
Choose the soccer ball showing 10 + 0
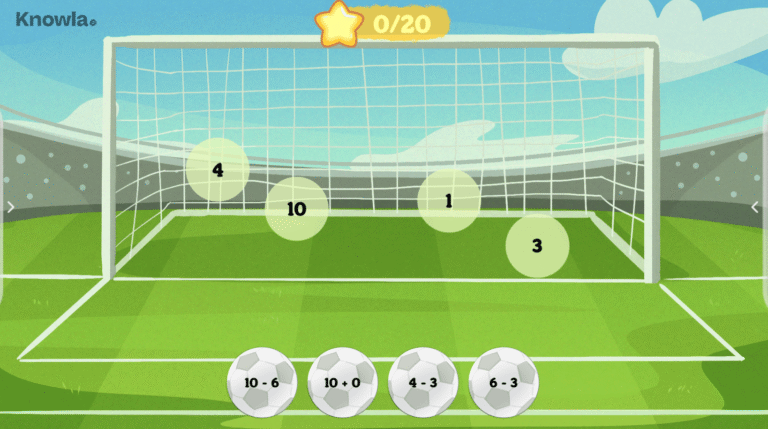pyautogui.click(x=343, y=383)
